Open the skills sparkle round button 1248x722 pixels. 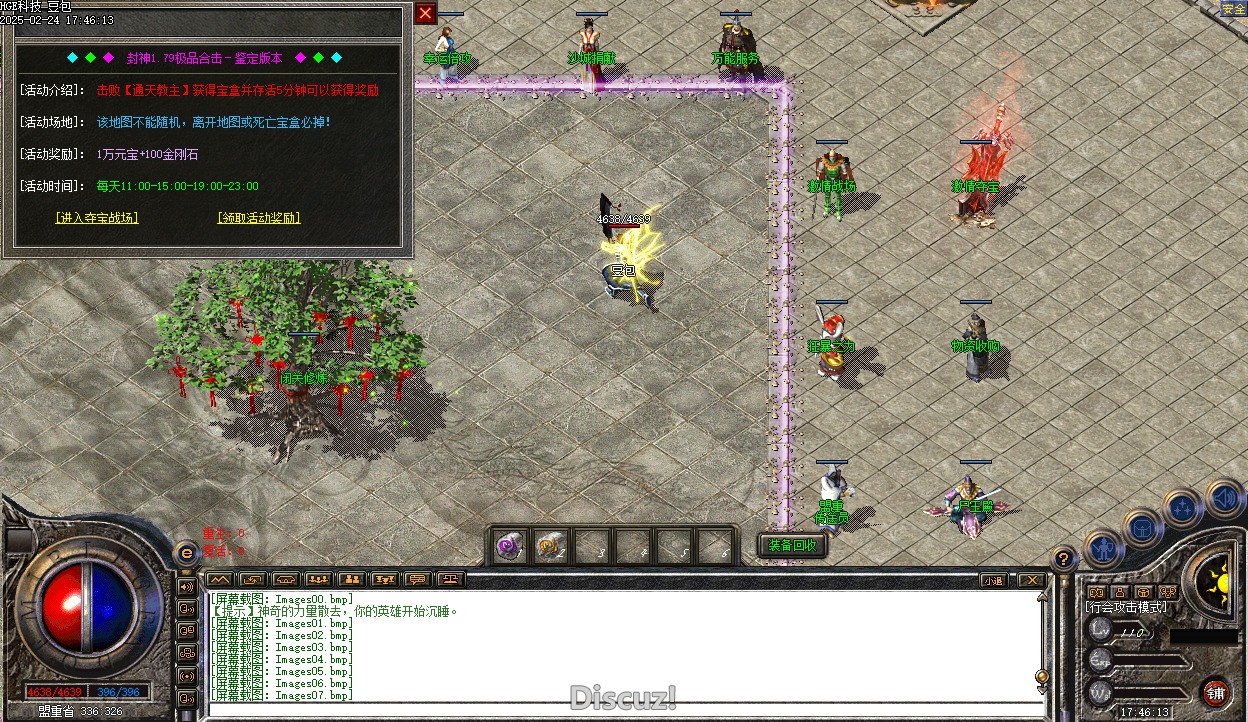(x=1183, y=508)
